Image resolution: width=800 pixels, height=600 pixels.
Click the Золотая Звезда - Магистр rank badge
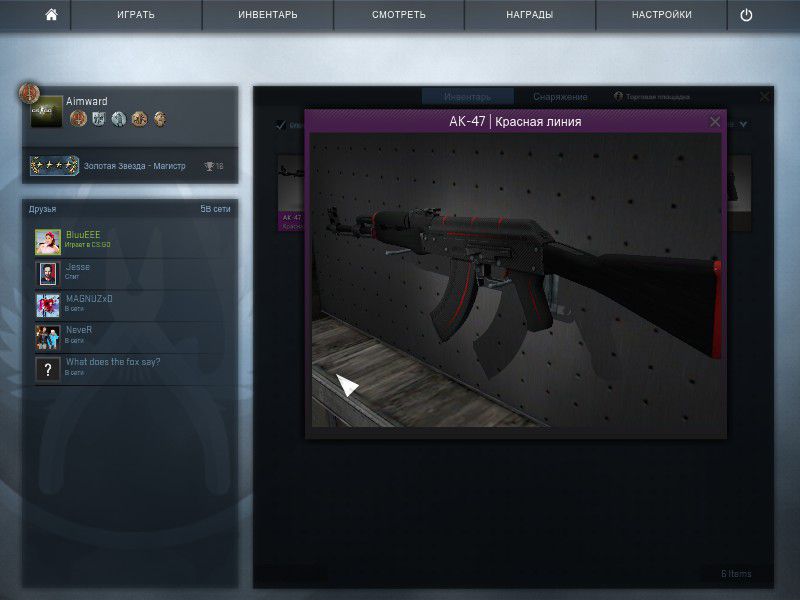(55, 166)
